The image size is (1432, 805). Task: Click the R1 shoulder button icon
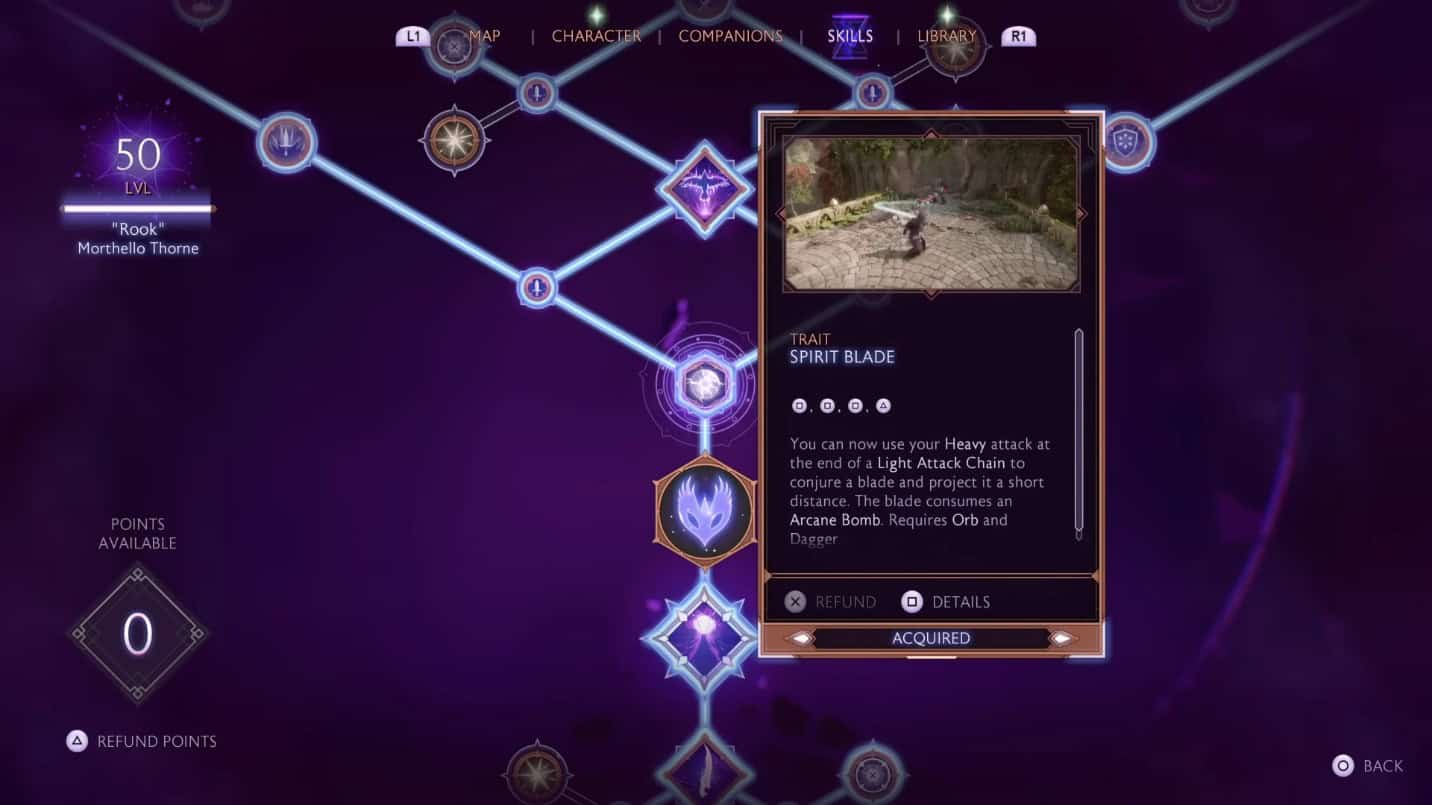1019,35
